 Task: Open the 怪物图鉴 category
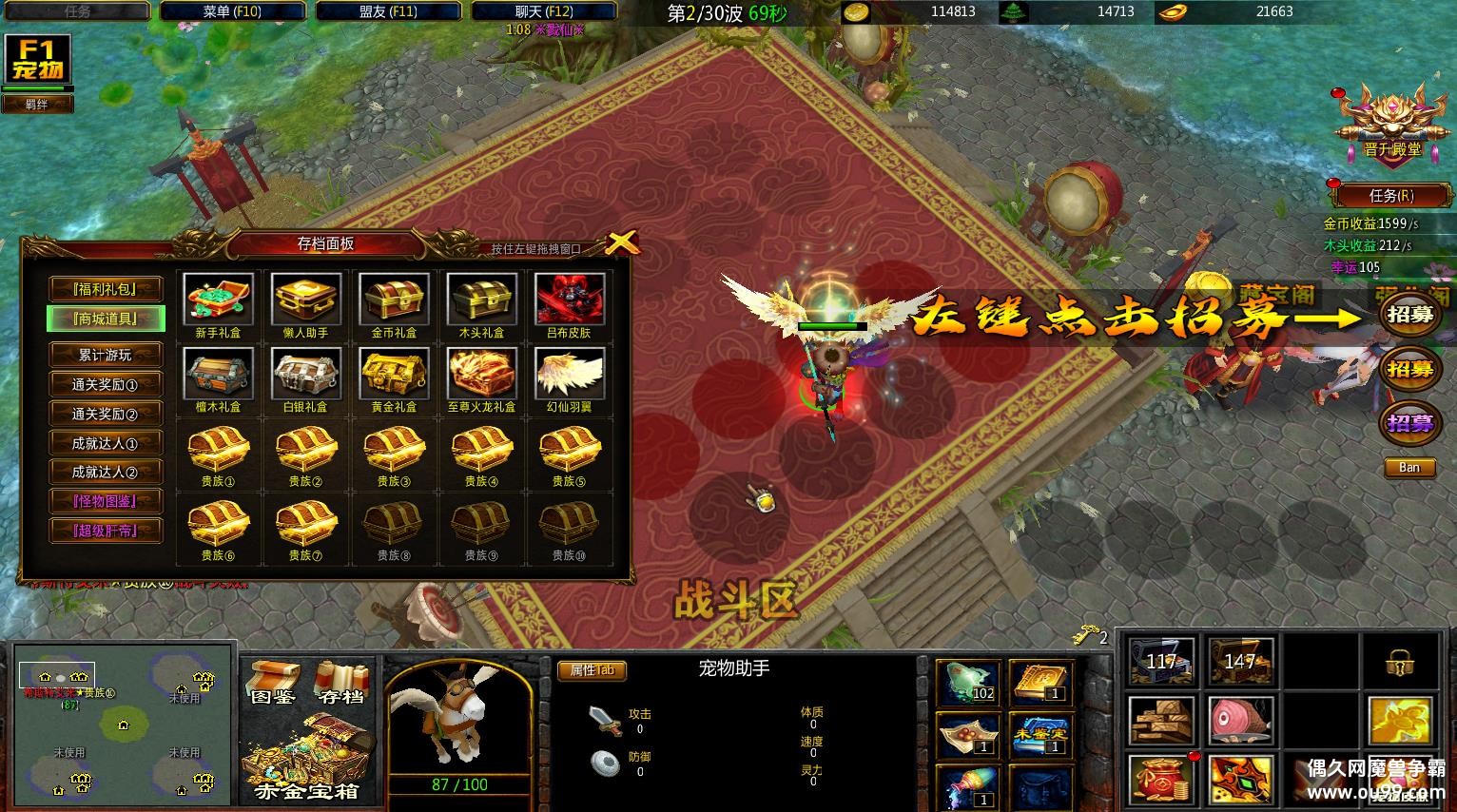pos(106,501)
